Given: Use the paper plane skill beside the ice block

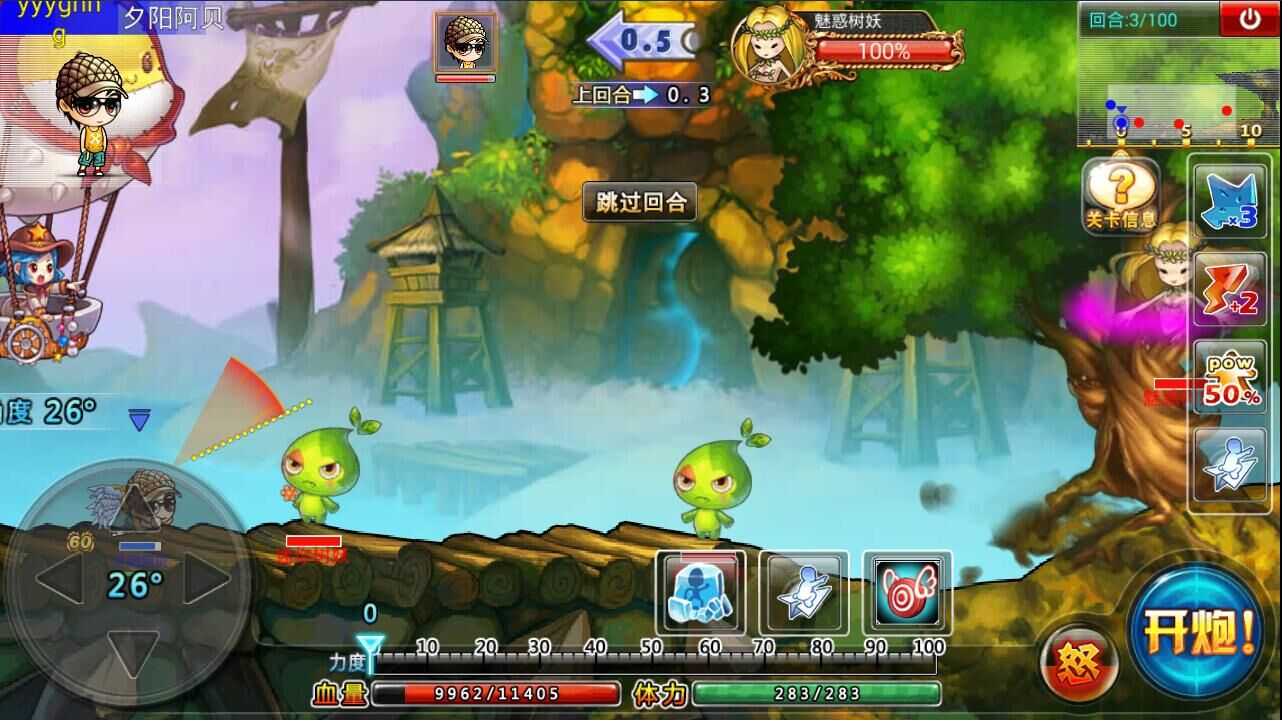Looking at the screenshot, I should (x=804, y=592).
